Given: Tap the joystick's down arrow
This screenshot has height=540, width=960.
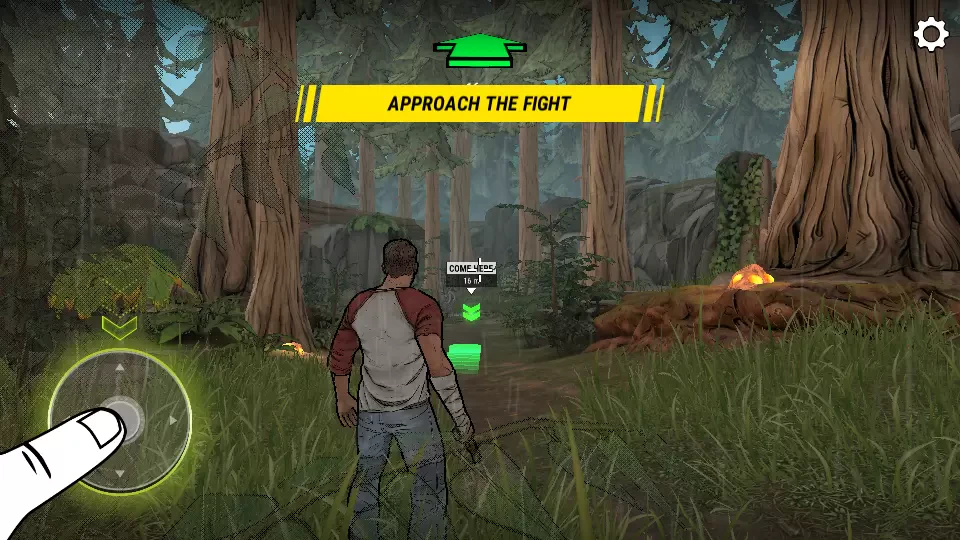Looking at the screenshot, I should pyautogui.click(x=120, y=473).
